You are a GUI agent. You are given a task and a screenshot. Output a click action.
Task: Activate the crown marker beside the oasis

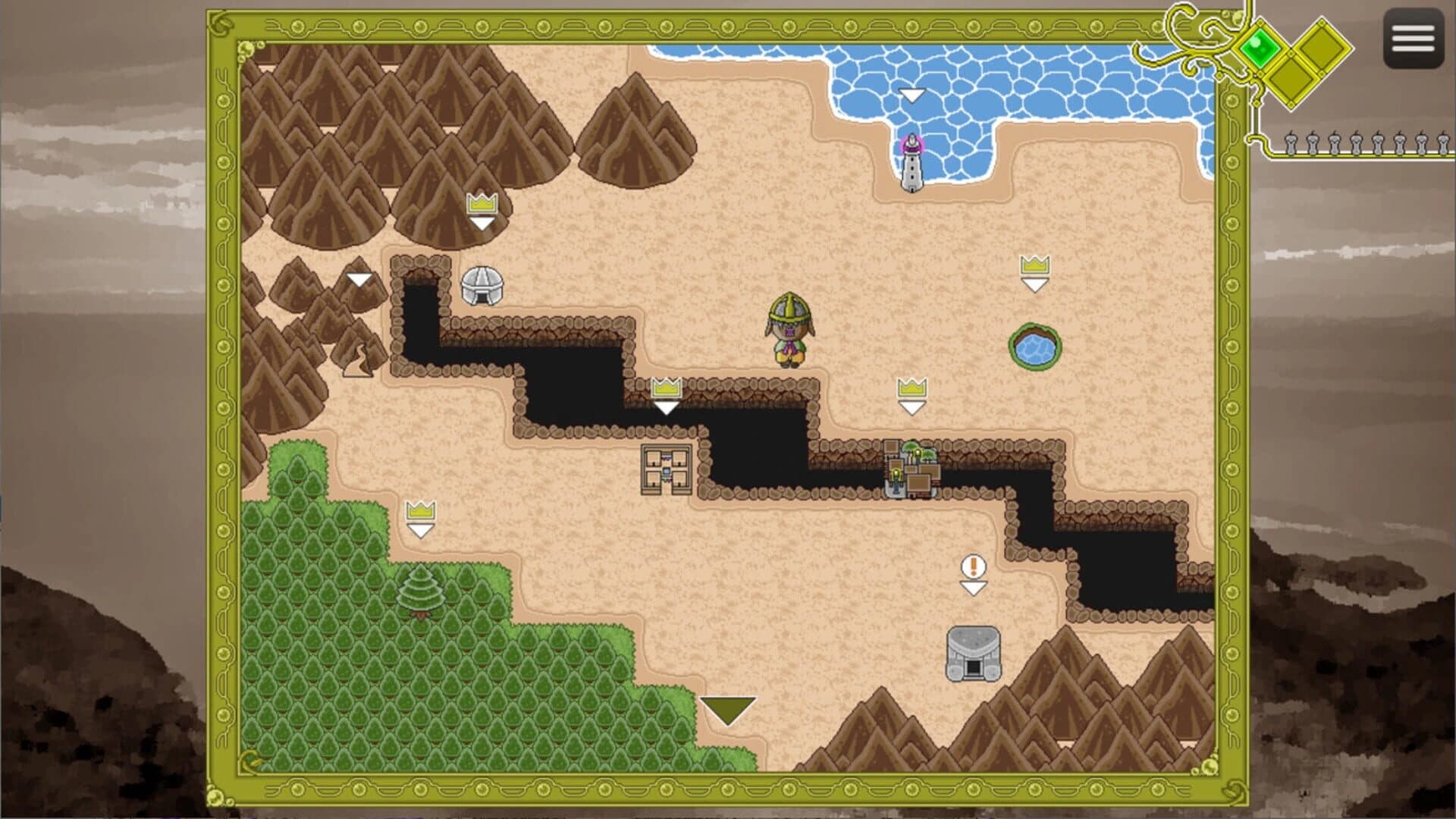click(x=1036, y=267)
